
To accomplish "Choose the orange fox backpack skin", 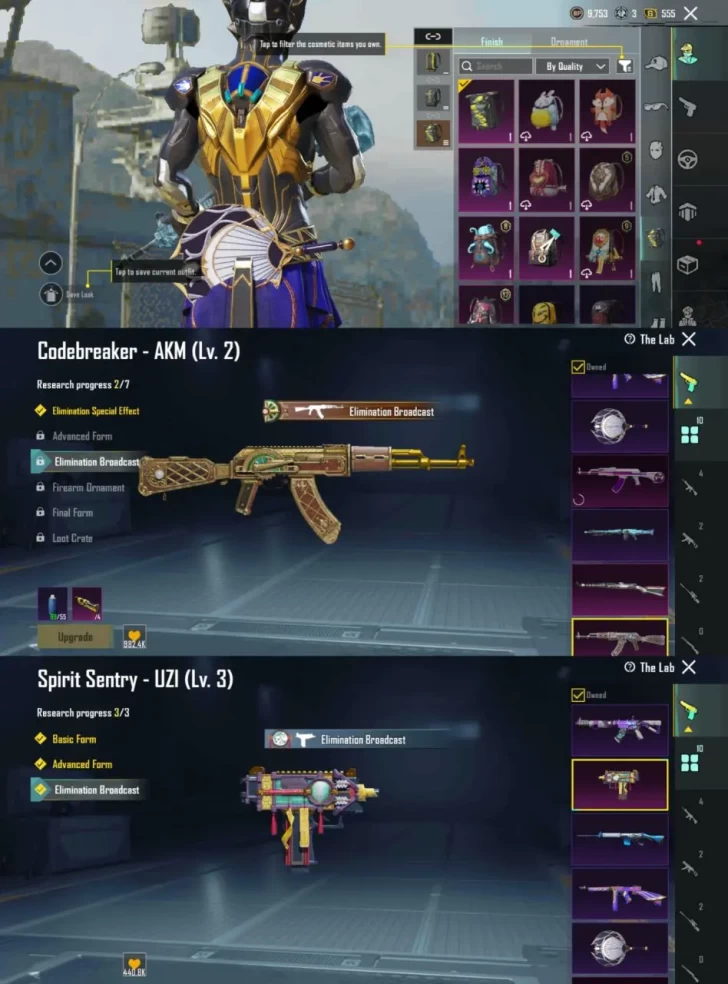I will pos(607,111).
